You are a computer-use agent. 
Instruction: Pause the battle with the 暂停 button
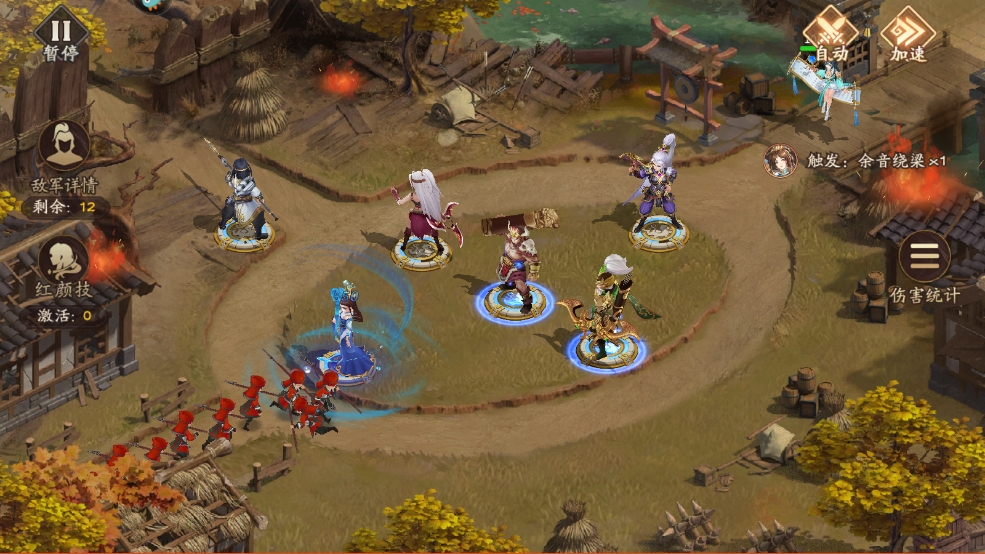tap(61, 31)
